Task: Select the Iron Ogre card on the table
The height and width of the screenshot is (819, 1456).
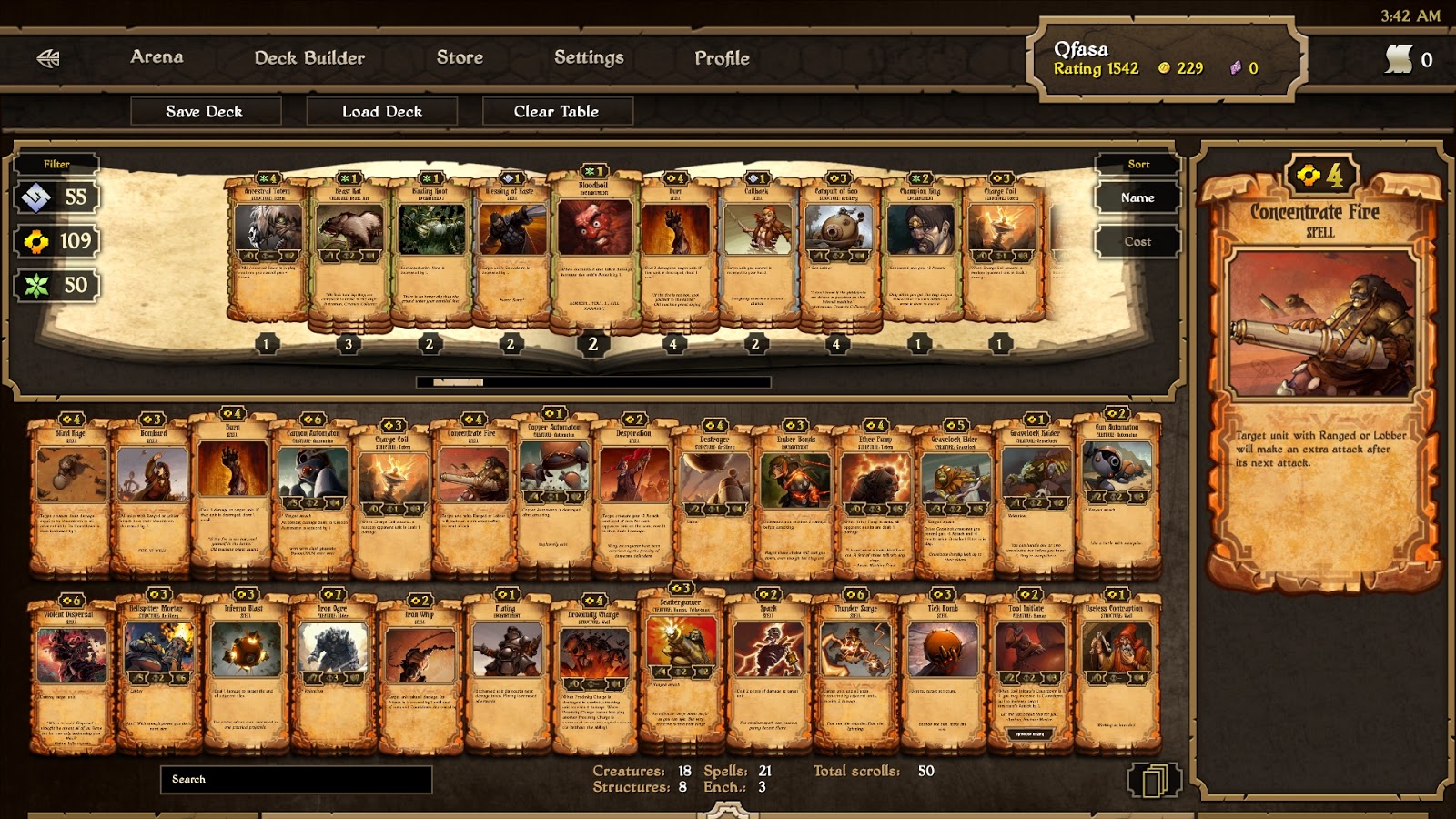Action: 333,673
